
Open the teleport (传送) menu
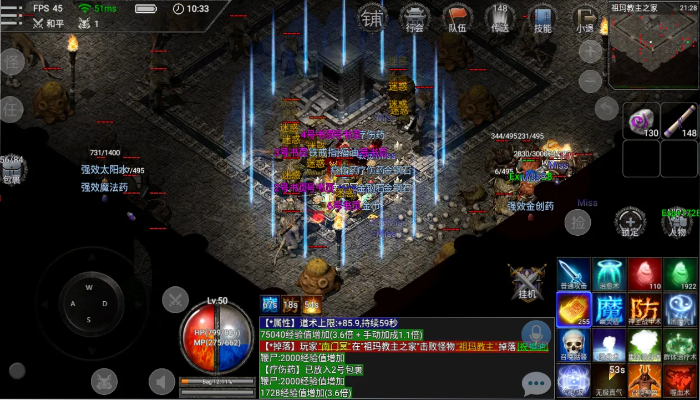500,18
